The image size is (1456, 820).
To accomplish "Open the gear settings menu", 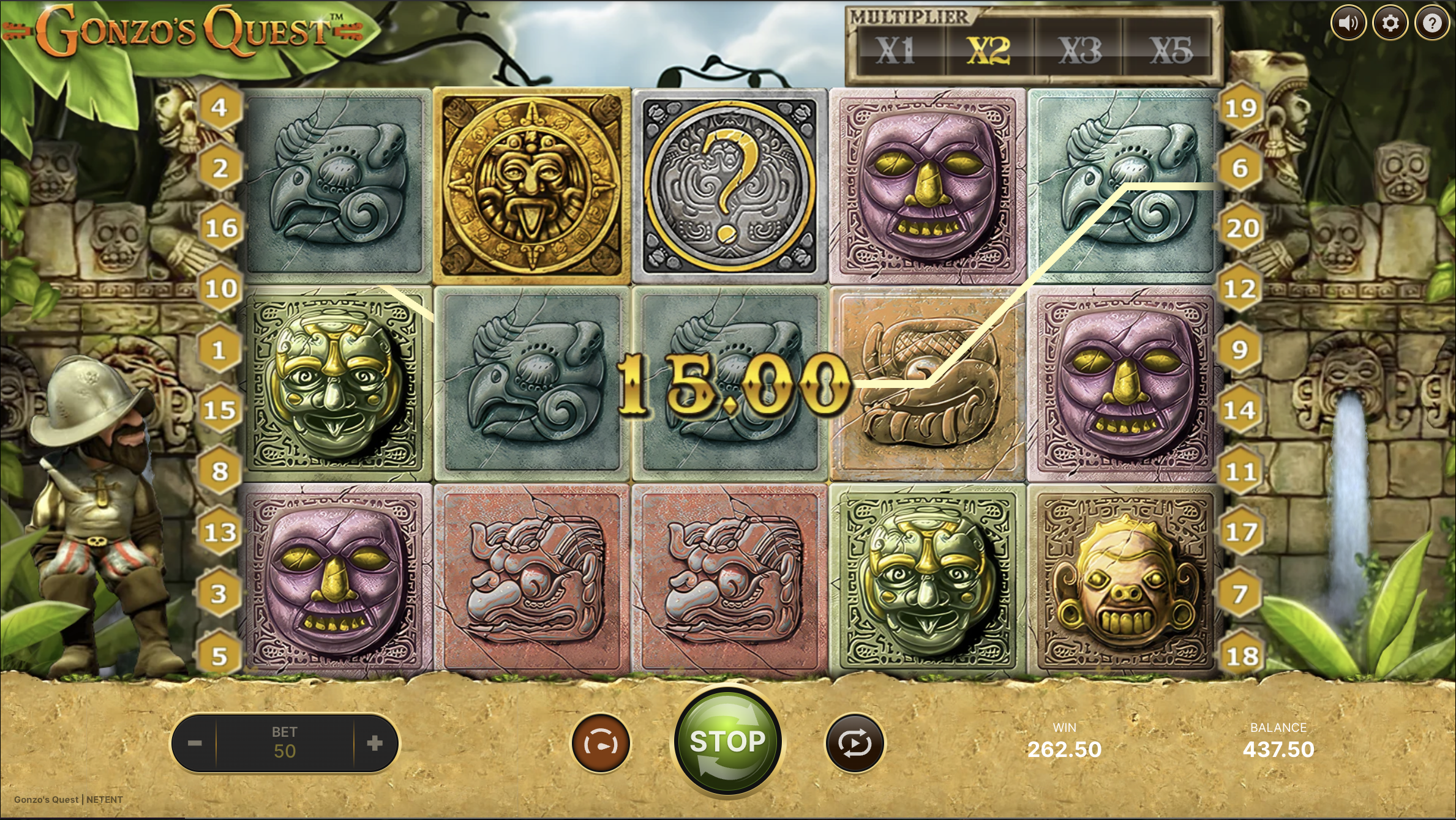I will pyautogui.click(x=1390, y=23).
